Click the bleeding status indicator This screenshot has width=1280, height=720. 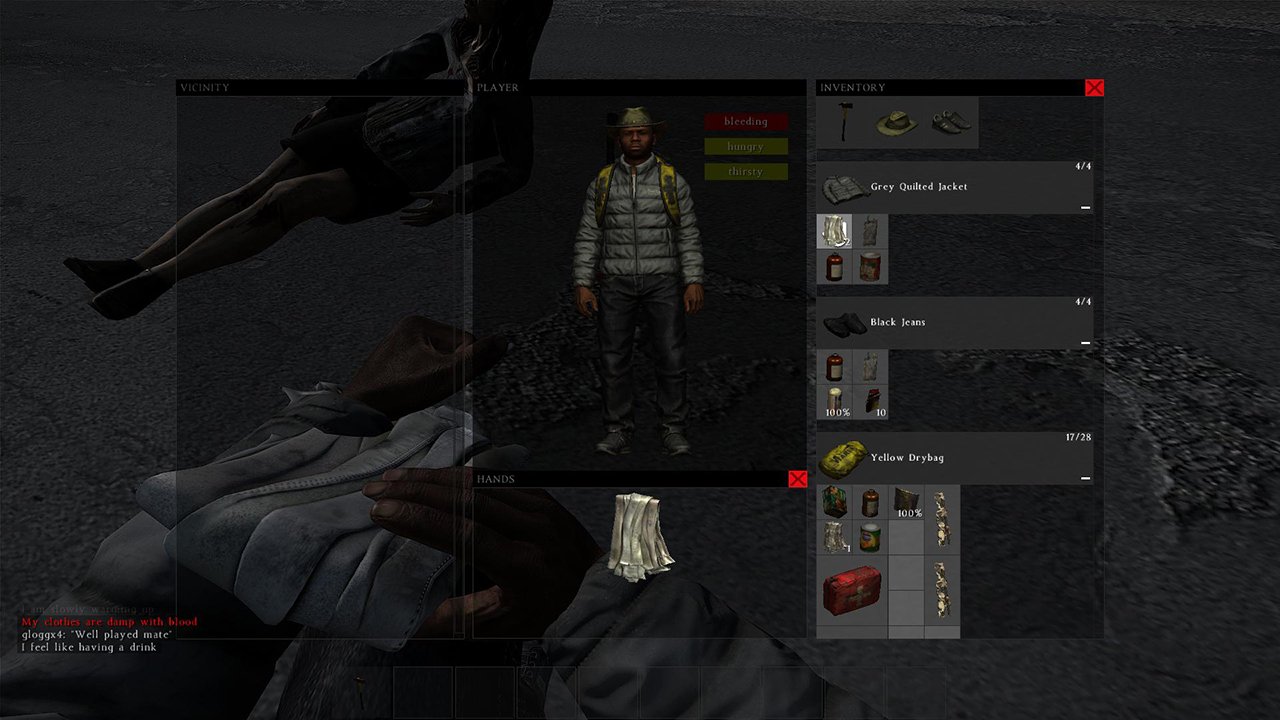tap(745, 121)
